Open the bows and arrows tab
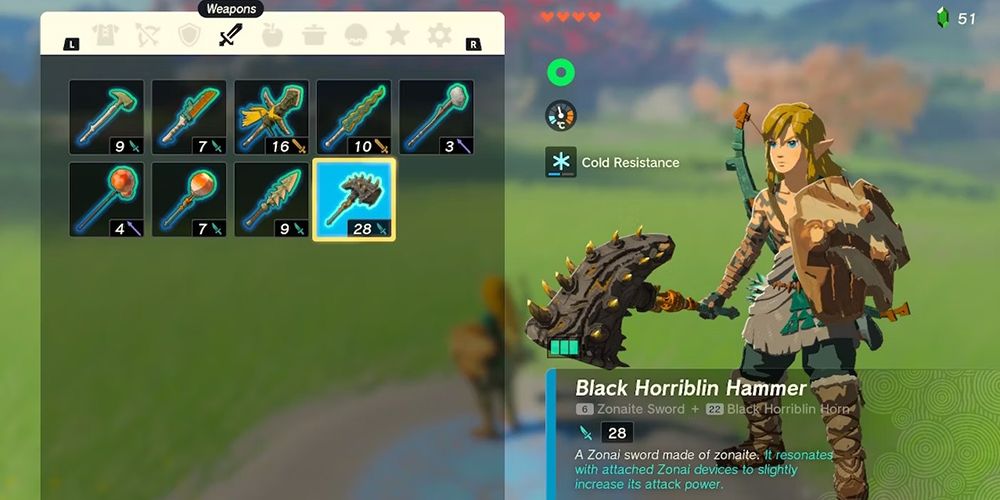Image resolution: width=1000 pixels, height=500 pixels. pyautogui.click(x=146, y=37)
